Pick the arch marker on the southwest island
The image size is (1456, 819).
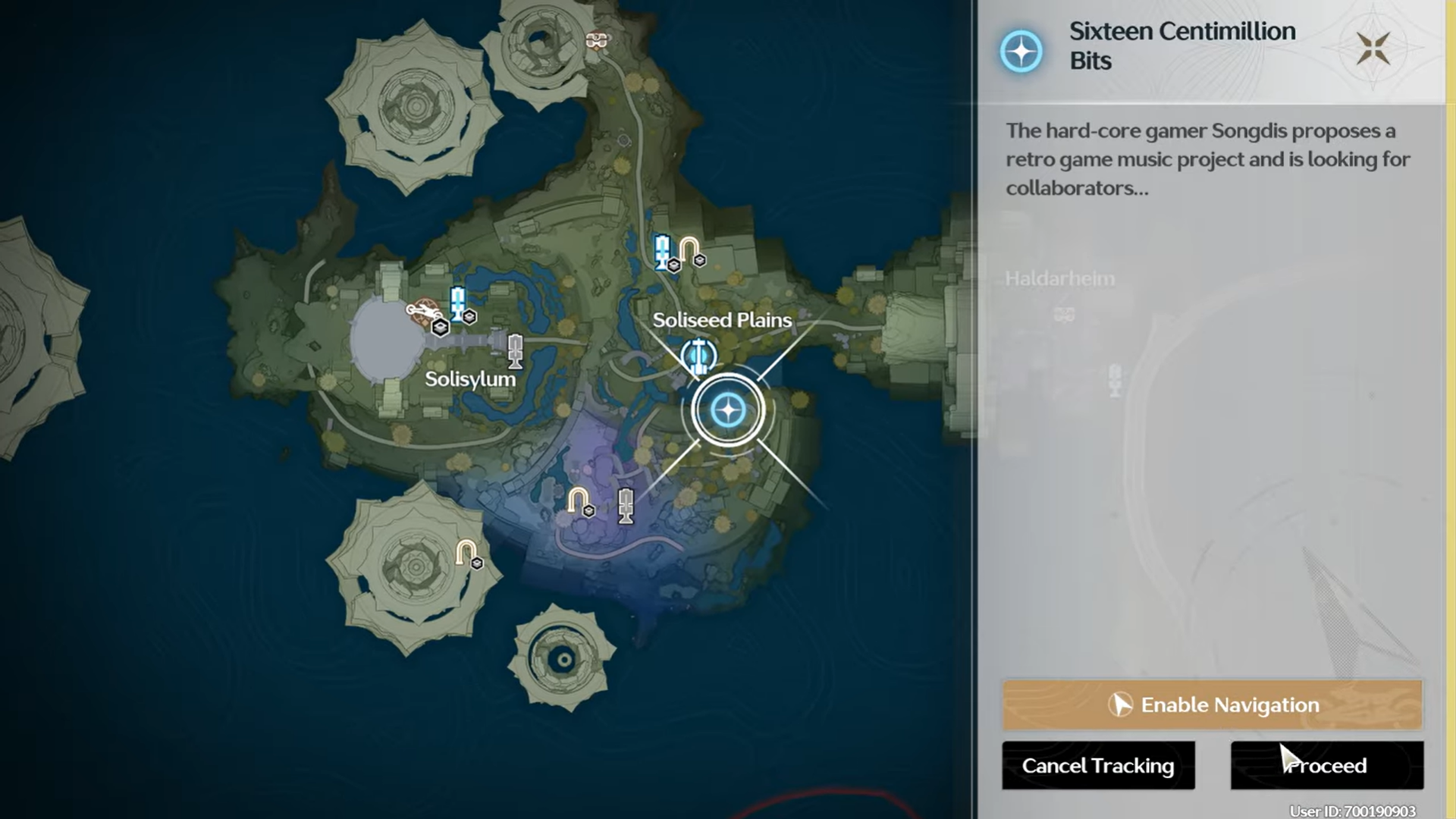[465, 552]
